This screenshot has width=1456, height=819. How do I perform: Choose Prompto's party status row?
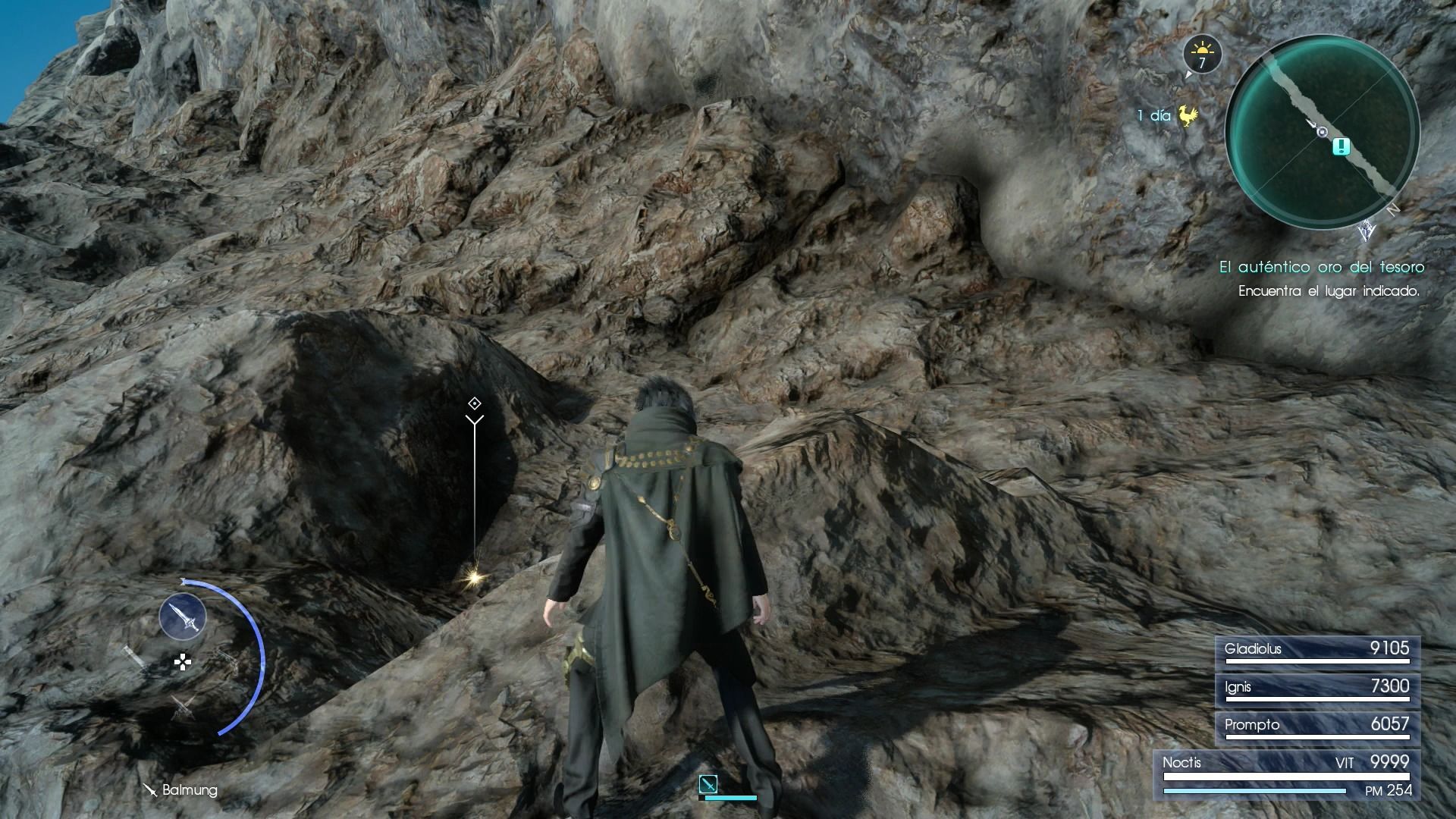tap(1317, 726)
